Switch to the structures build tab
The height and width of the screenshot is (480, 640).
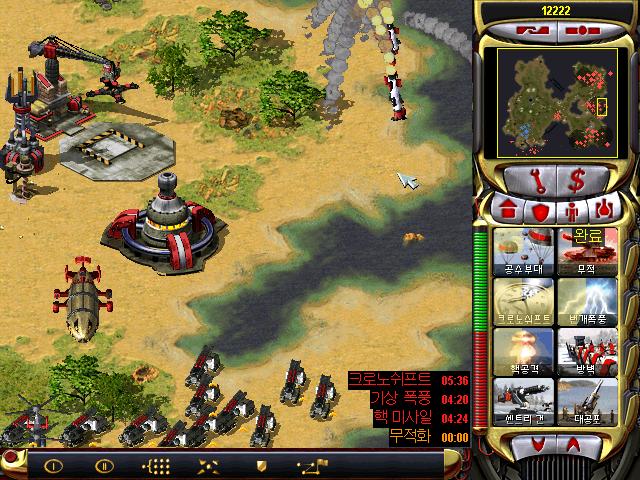point(509,211)
